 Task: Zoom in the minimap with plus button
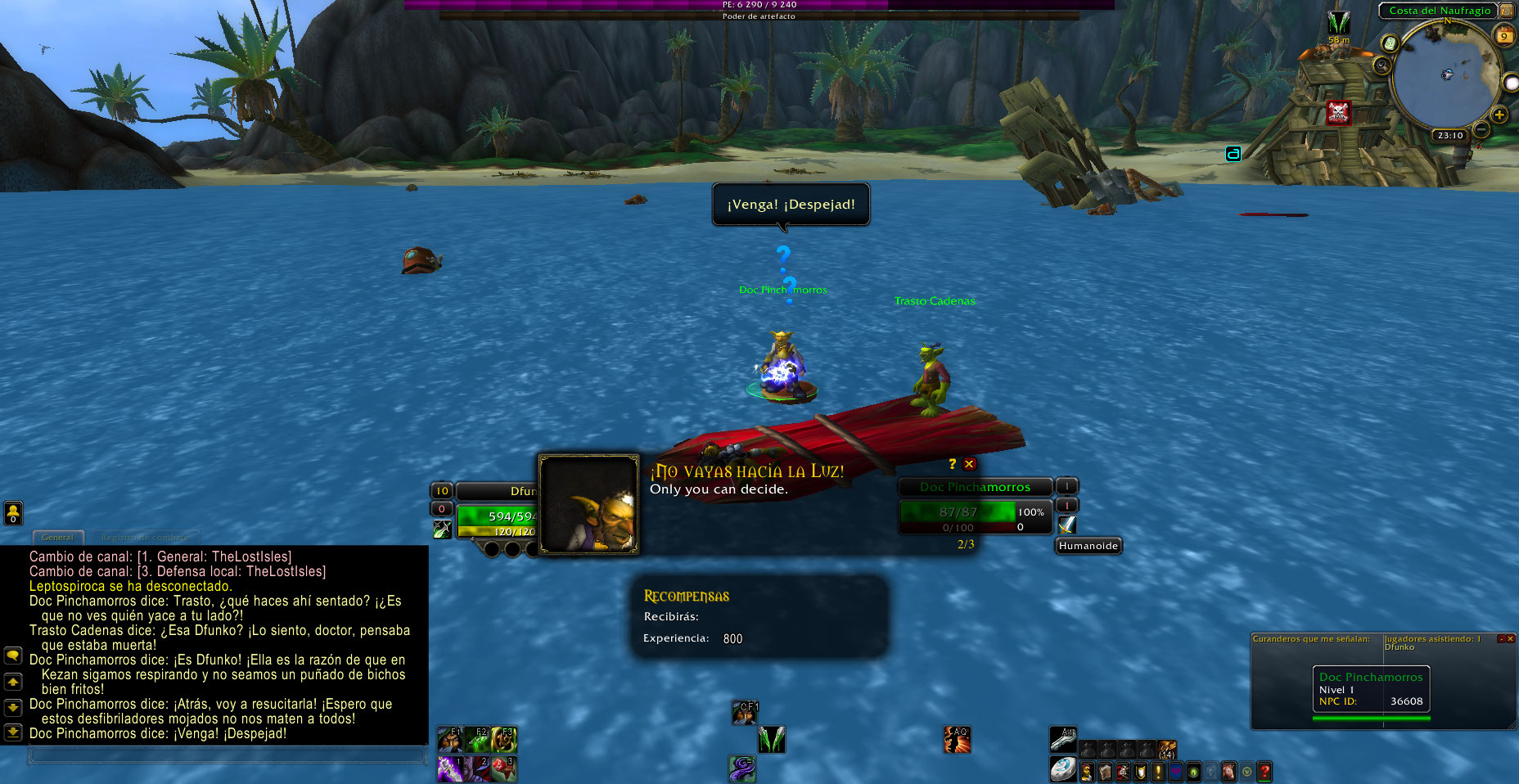coord(1499,115)
